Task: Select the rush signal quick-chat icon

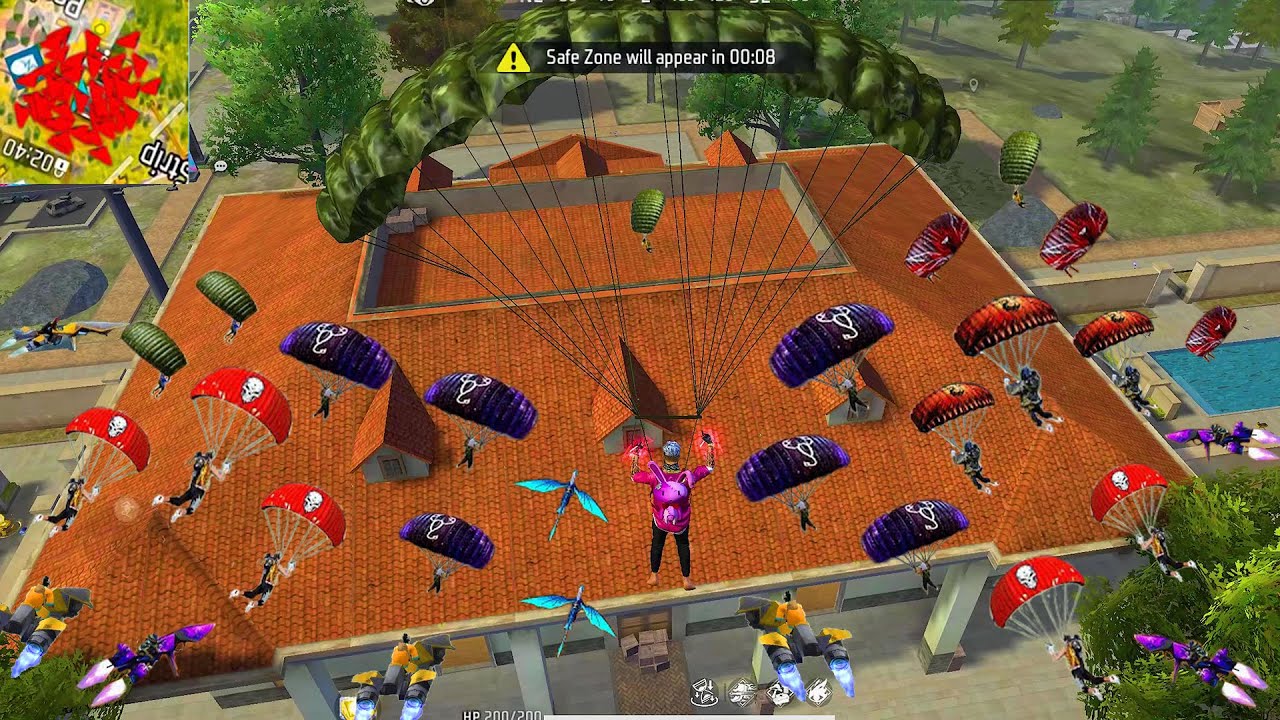Action: [x=817, y=692]
